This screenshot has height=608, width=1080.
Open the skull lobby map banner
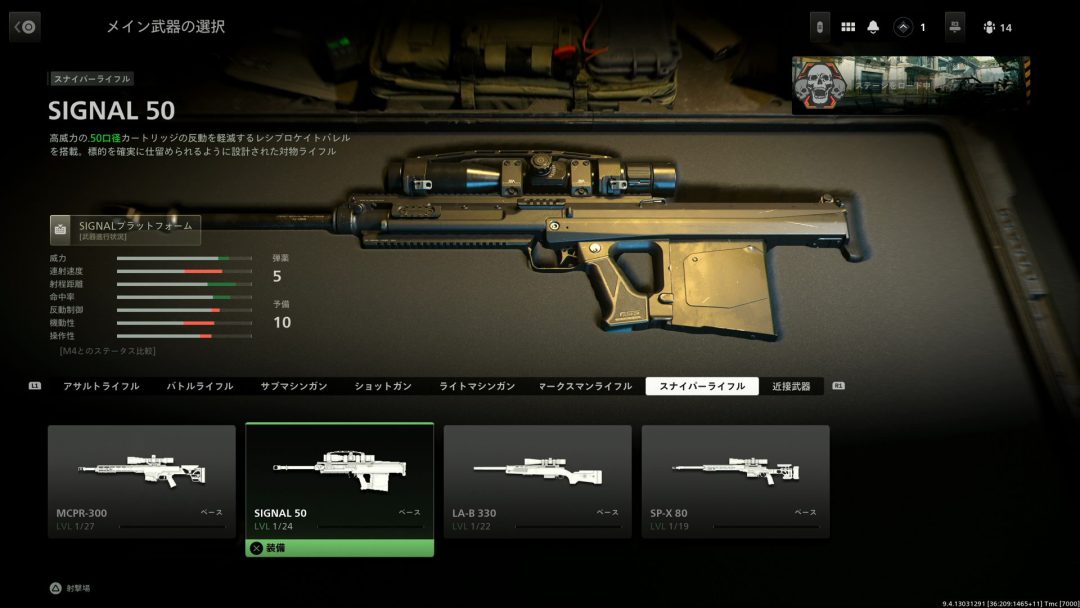tap(910, 85)
